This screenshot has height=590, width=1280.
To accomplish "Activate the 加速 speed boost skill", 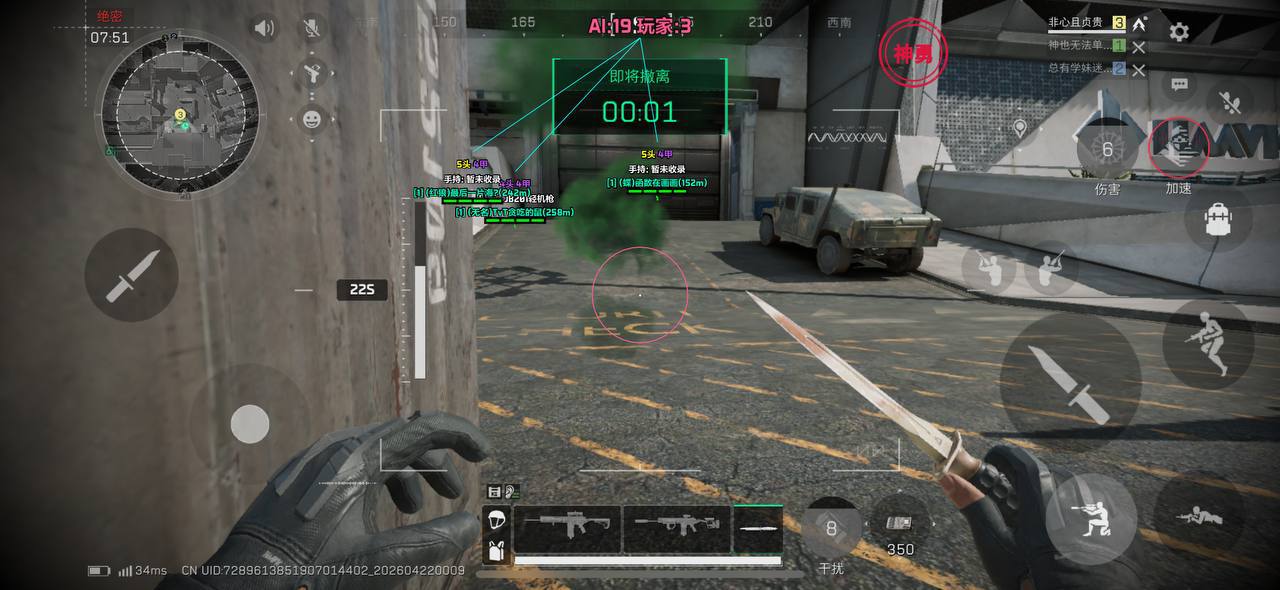I will pos(1178,150).
